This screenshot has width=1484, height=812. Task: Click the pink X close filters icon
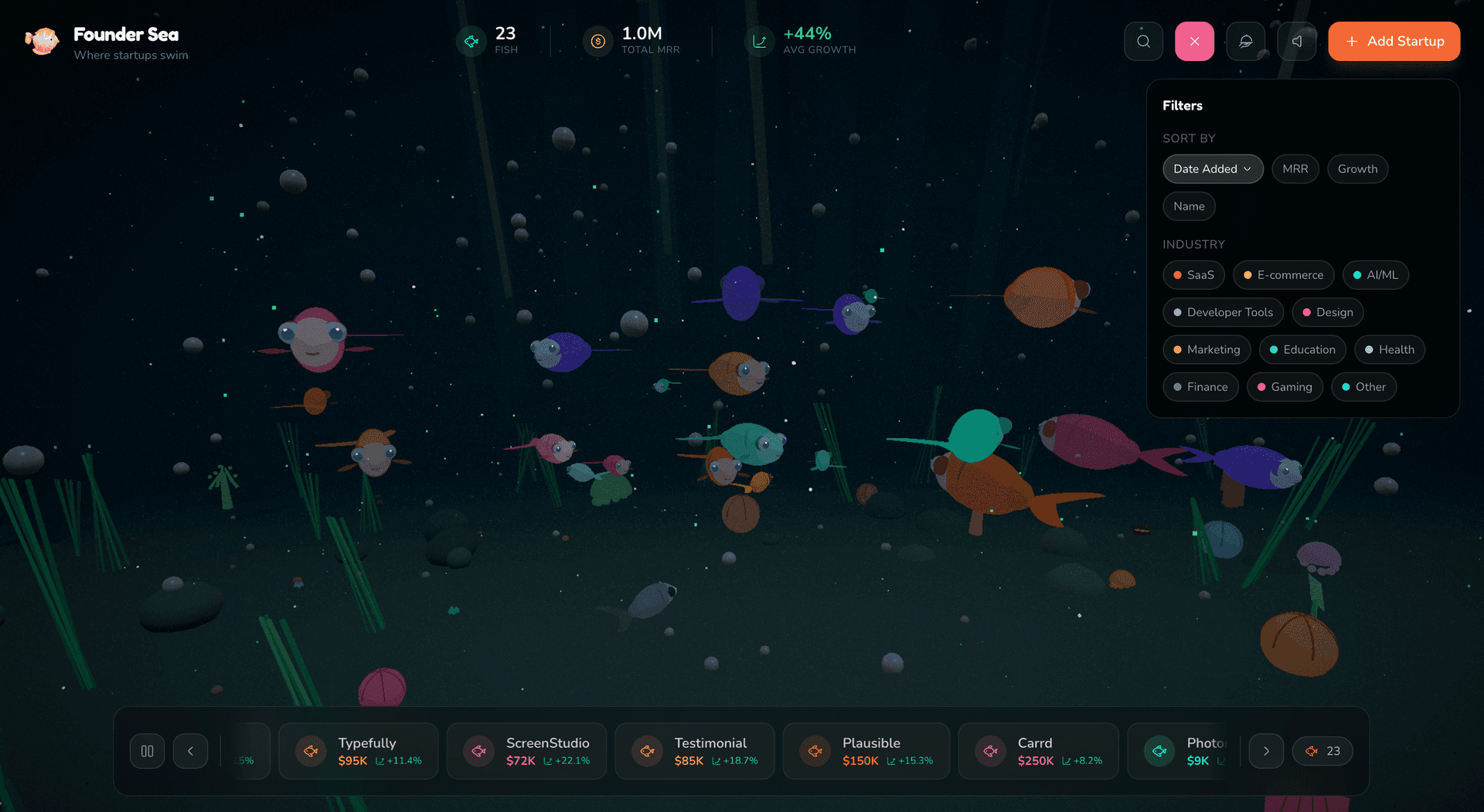pyautogui.click(x=1194, y=41)
